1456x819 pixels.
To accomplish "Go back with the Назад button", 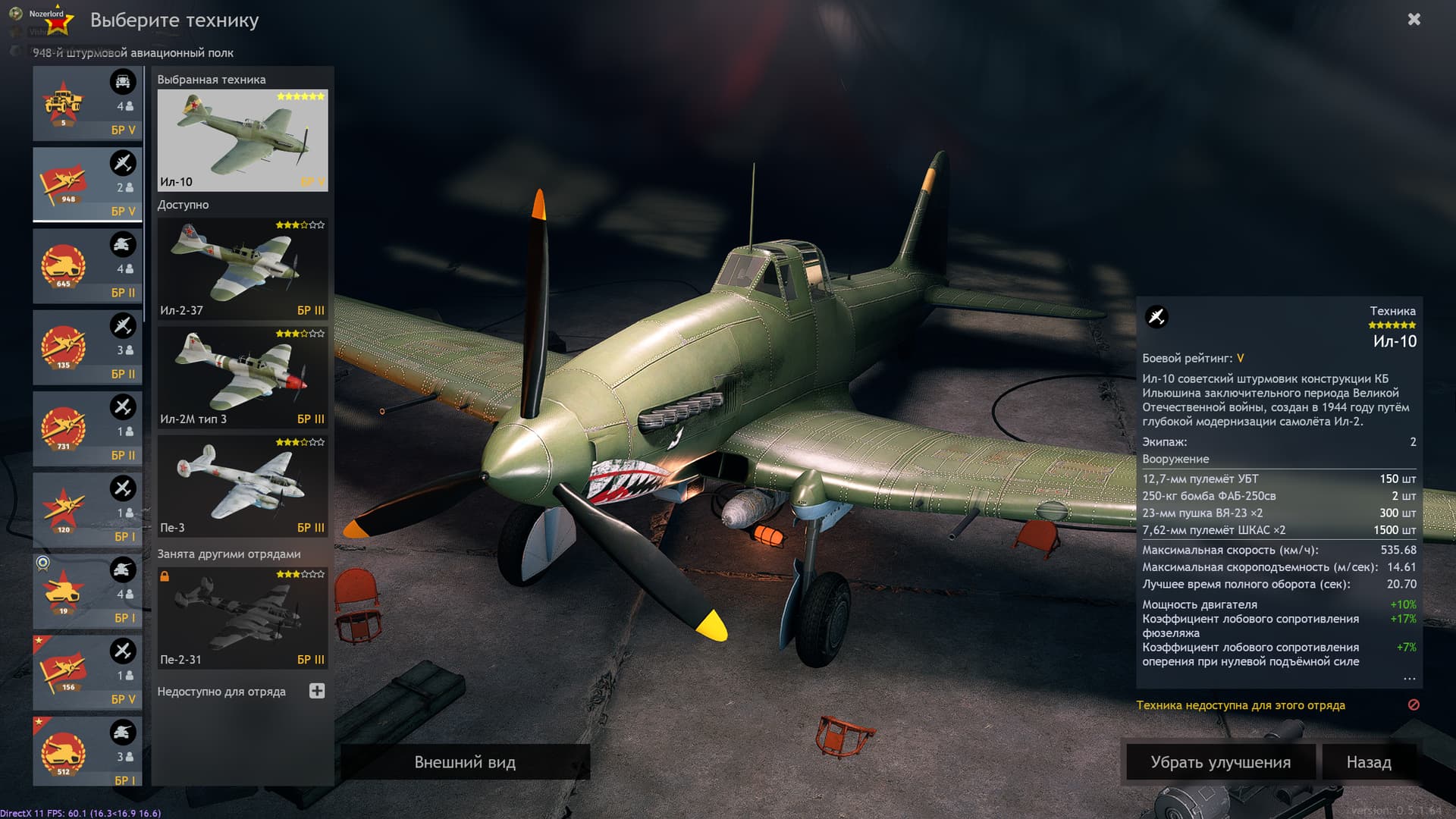I will coord(1368,762).
